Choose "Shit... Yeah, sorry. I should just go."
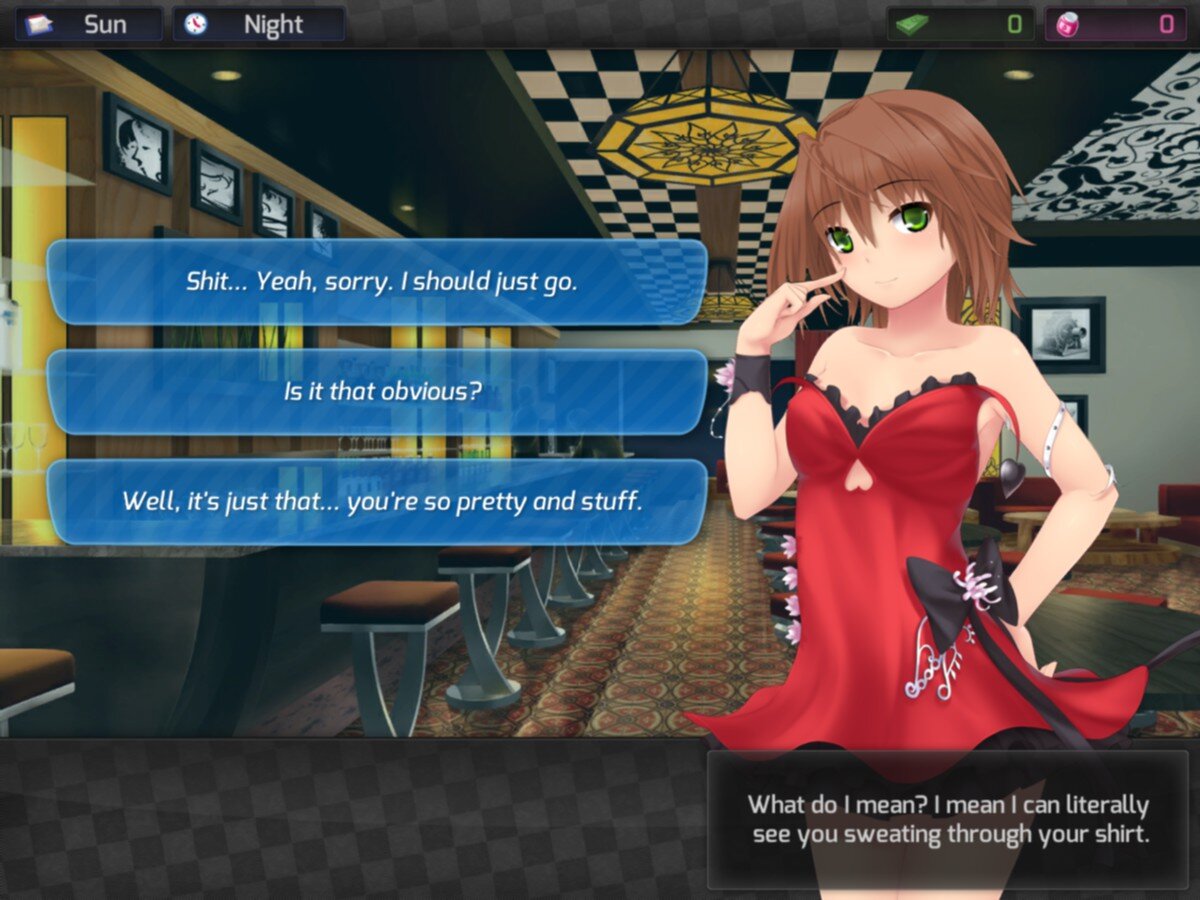1200x900 pixels. pos(380,282)
